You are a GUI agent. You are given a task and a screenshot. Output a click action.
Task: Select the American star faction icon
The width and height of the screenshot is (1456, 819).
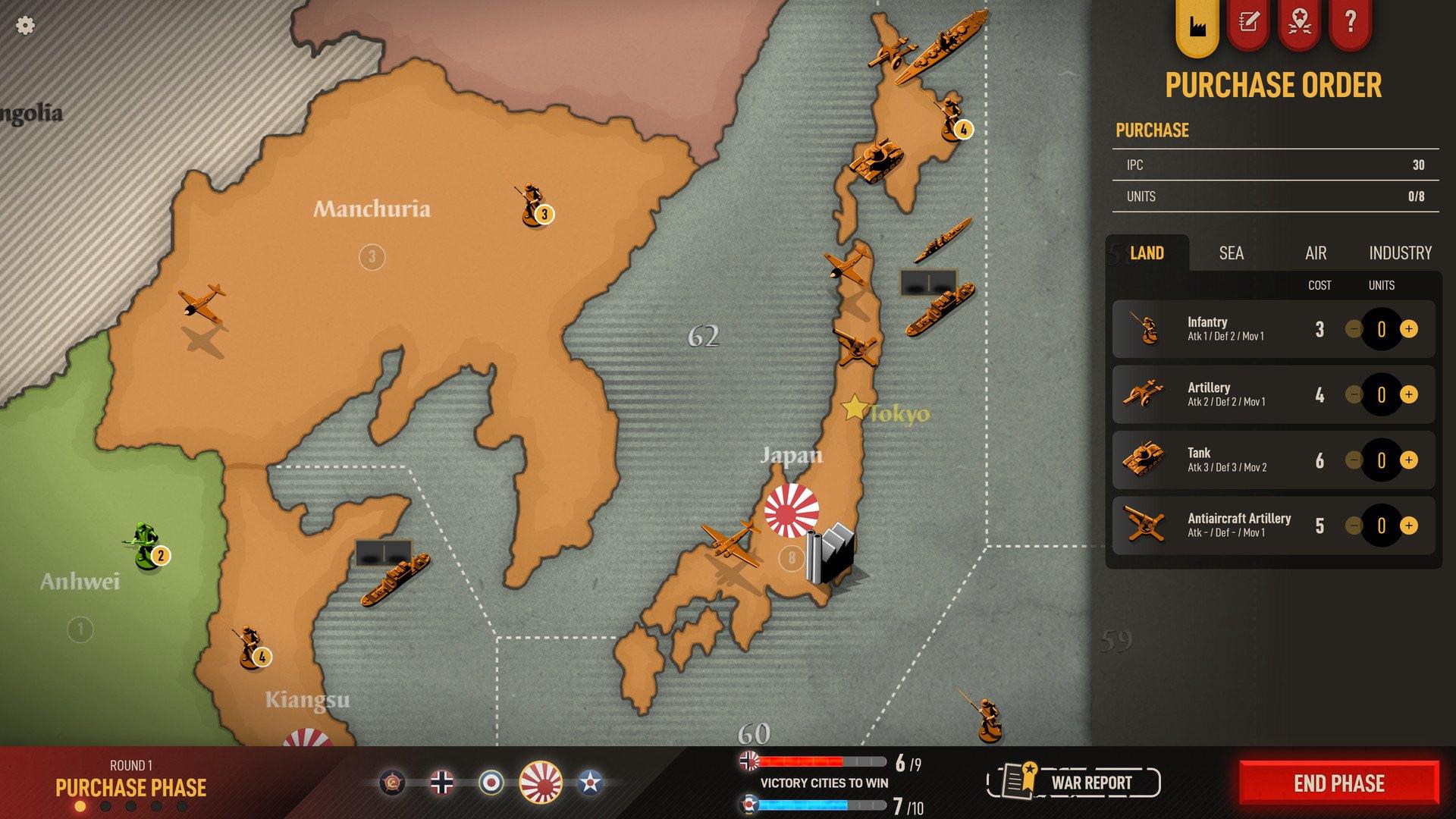point(590,783)
